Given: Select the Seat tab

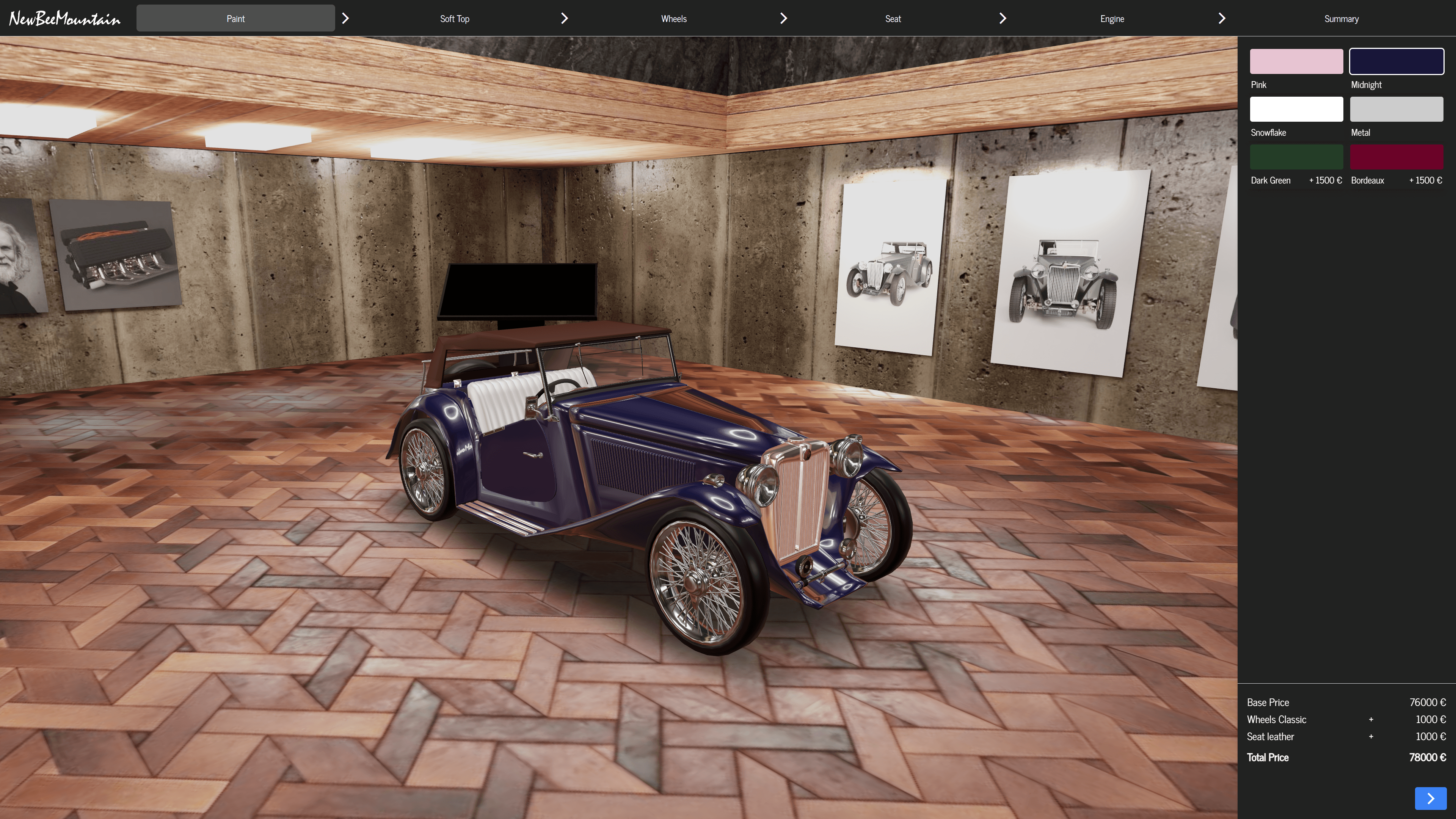Looking at the screenshot, I should [893, 19].
